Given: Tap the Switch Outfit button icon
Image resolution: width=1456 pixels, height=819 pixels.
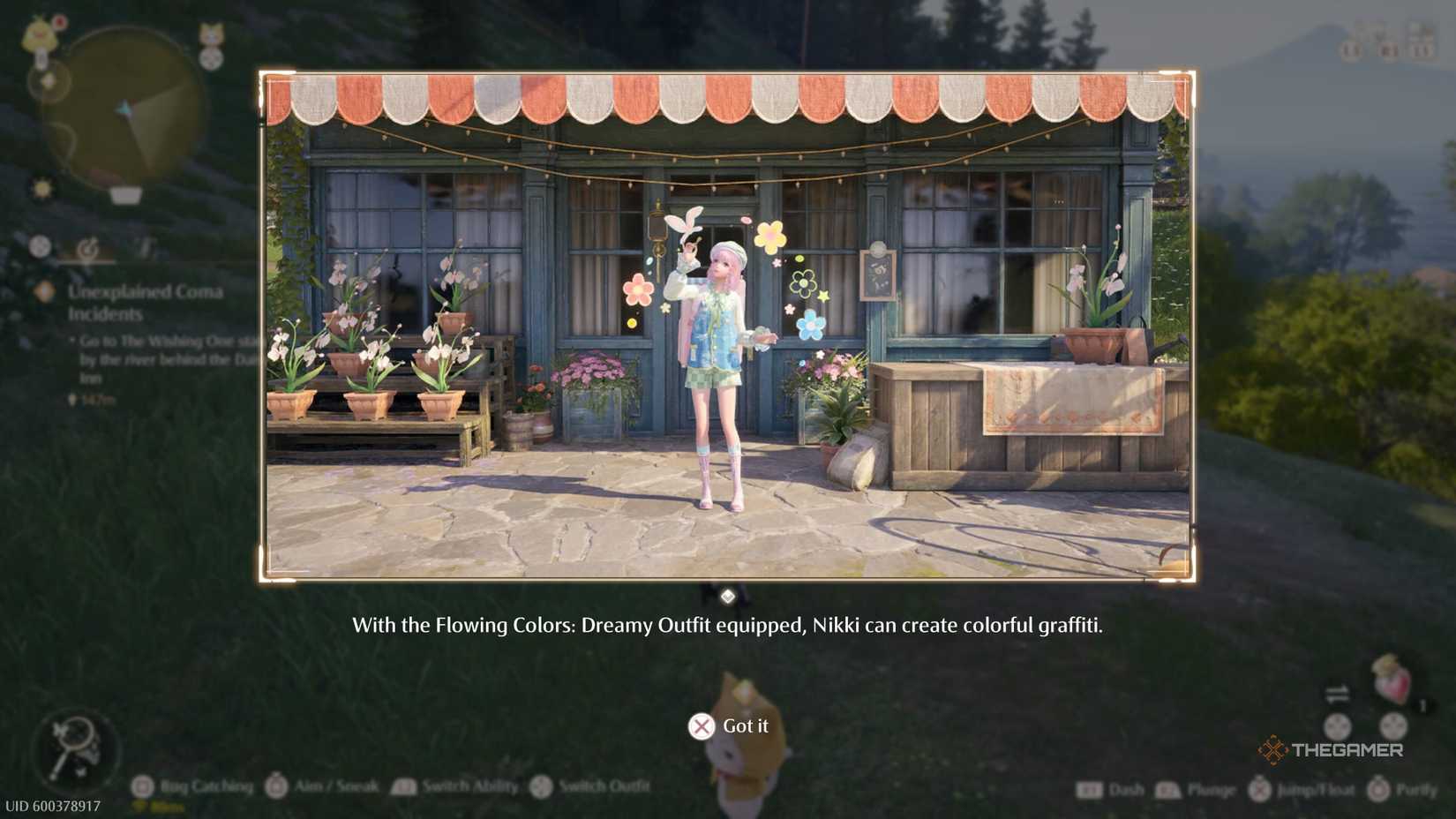Looking at the screenshot, I should coord(540,785).
